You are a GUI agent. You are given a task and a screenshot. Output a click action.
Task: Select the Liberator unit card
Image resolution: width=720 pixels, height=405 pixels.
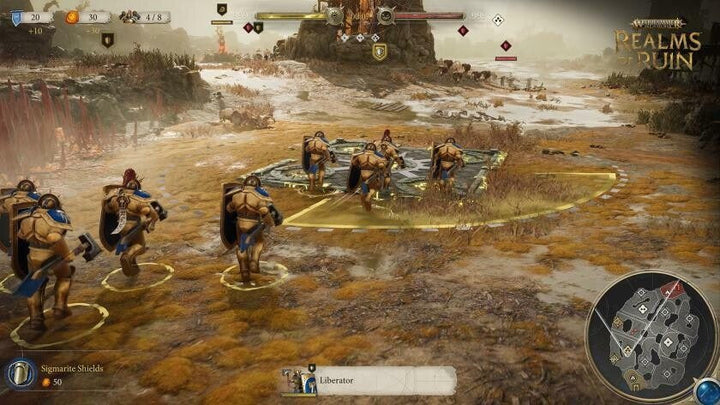368,380
